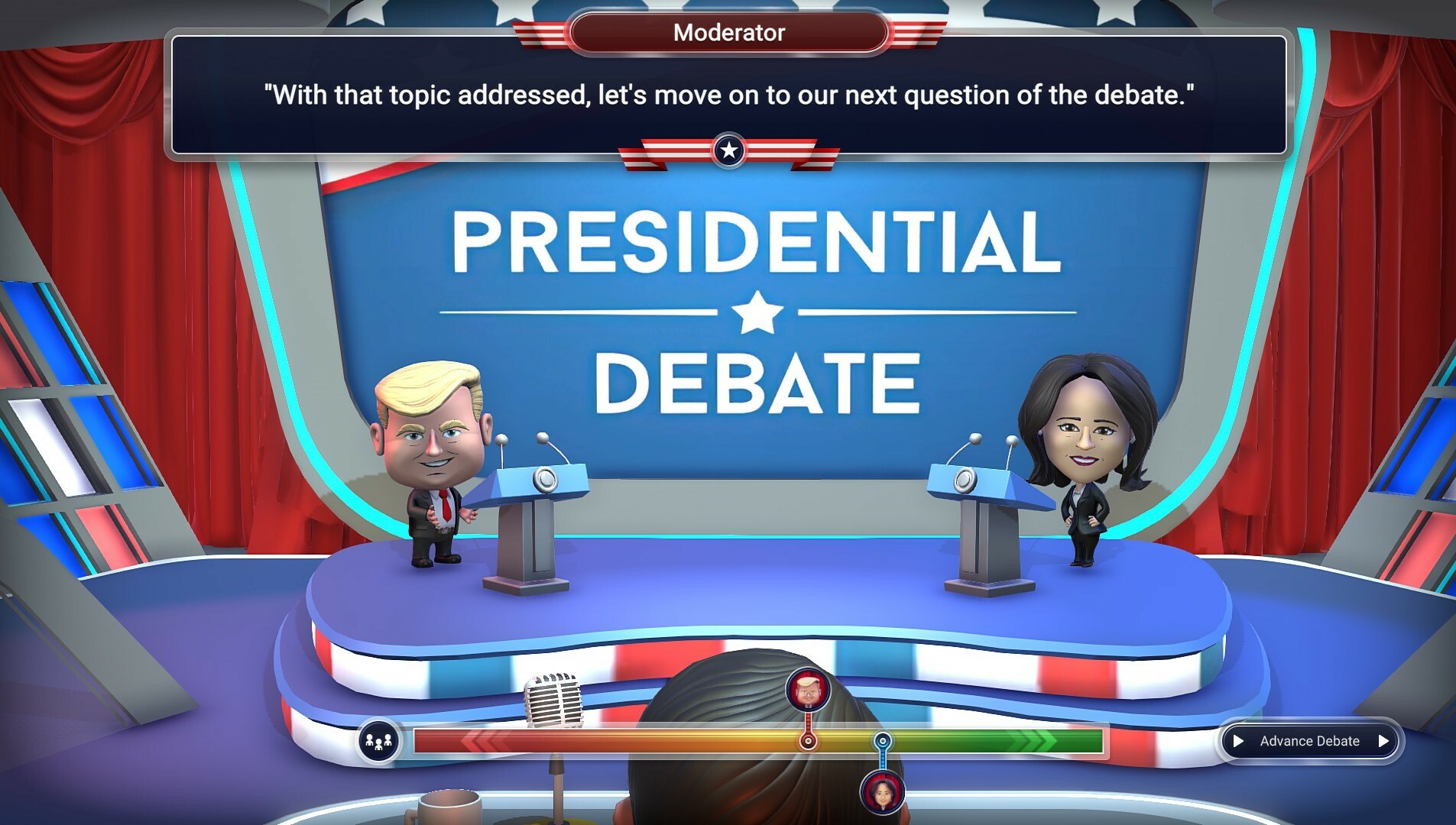
Task: Click the red chevrons on the approval bar
Action: pos(482,740)
